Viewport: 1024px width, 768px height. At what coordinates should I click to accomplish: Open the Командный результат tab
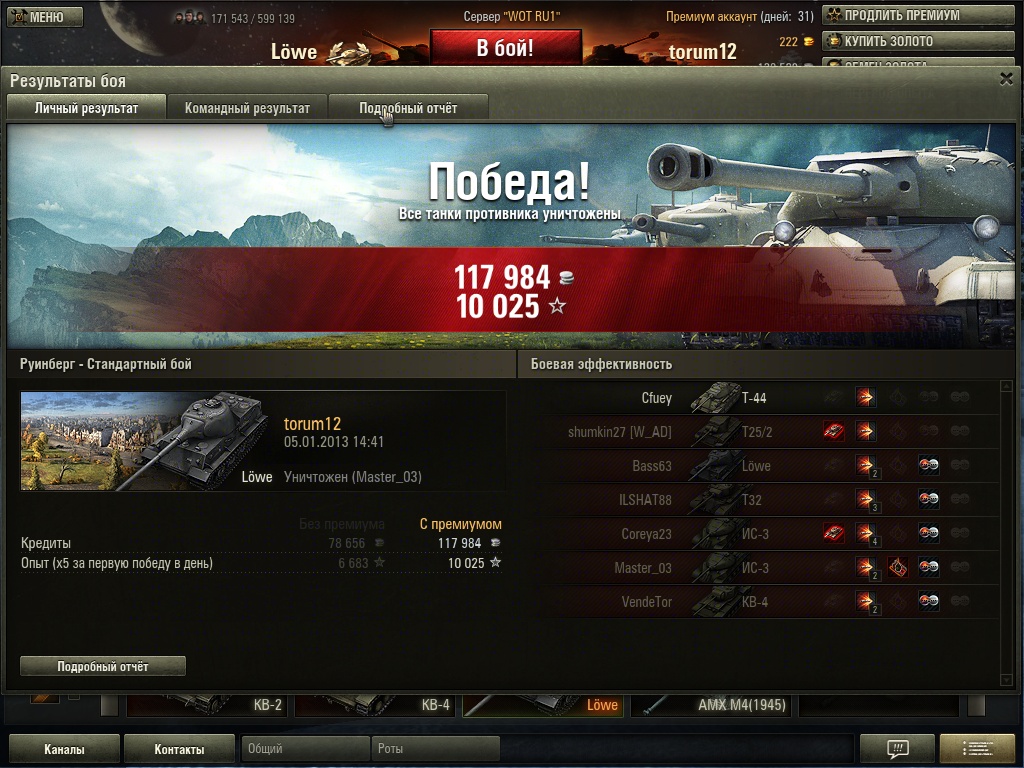coord(247,108)
